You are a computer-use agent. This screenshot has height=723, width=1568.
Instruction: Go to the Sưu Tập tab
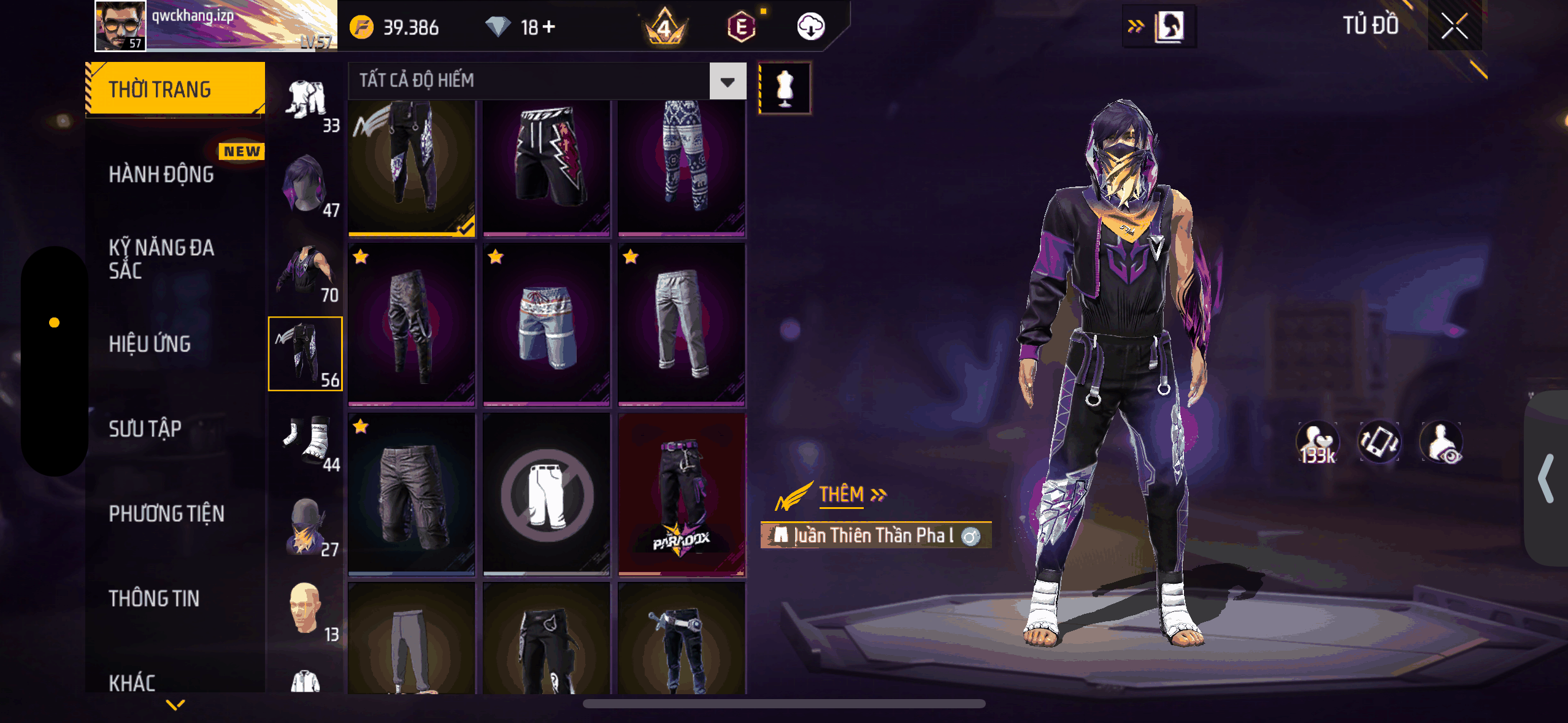coord(145,429)
